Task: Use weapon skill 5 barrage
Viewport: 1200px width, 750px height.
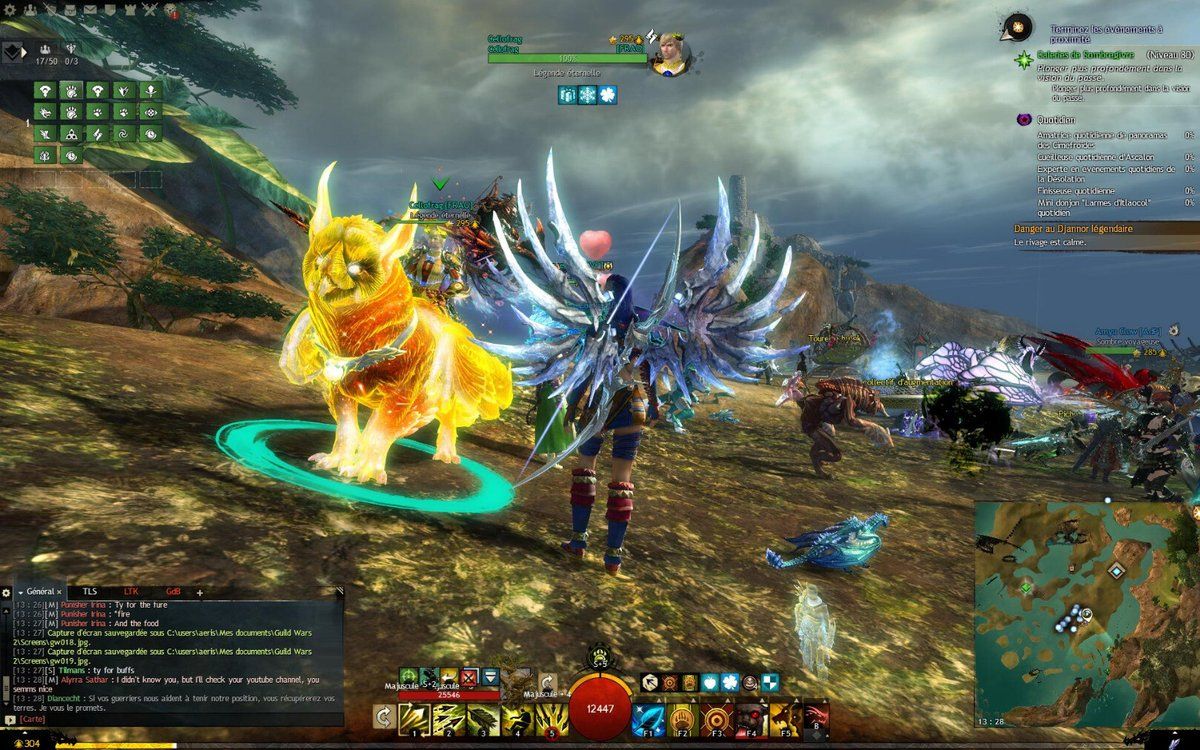Action: 550,718
